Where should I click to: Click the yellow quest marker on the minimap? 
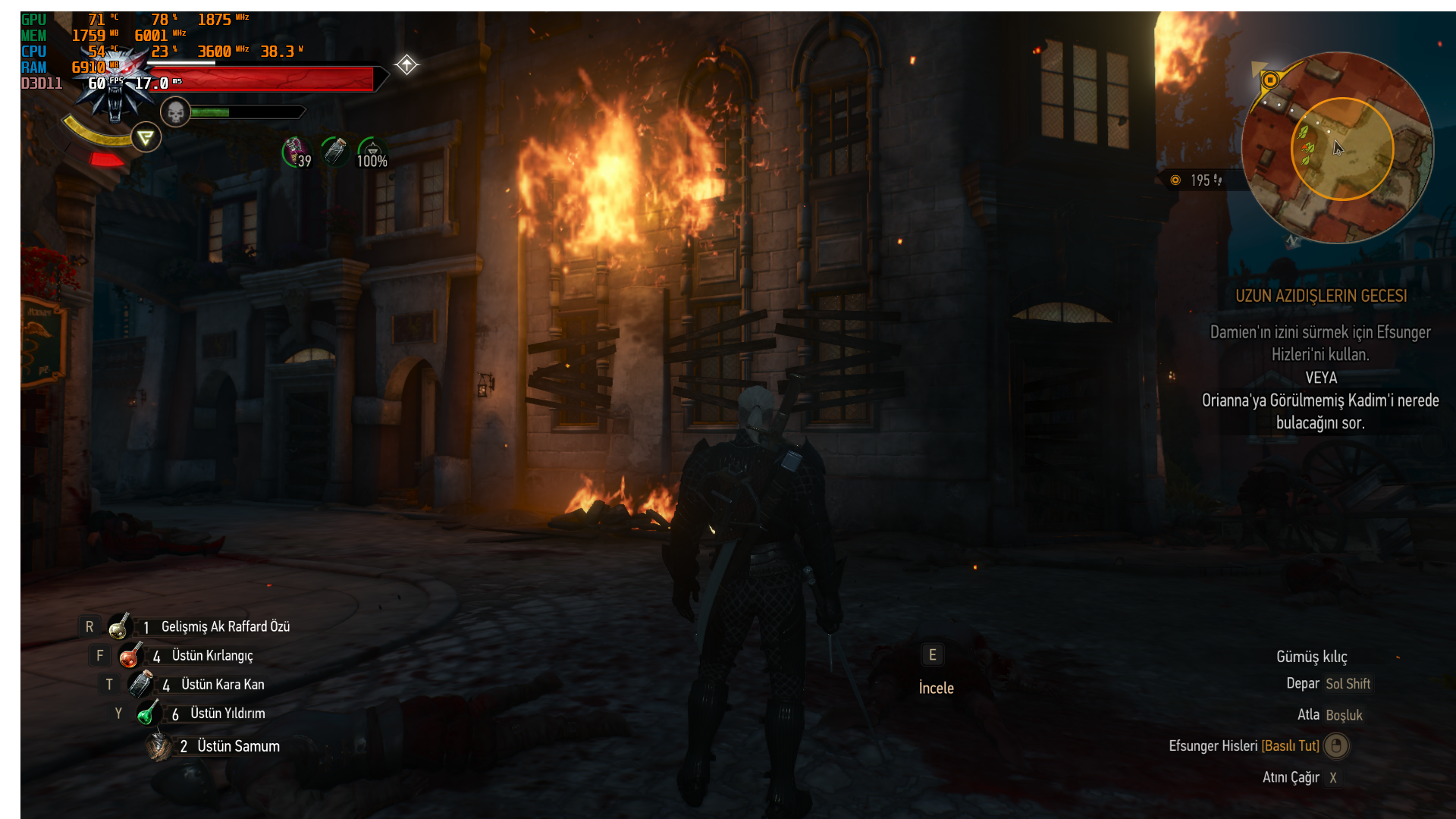(x=1270, y=80)
